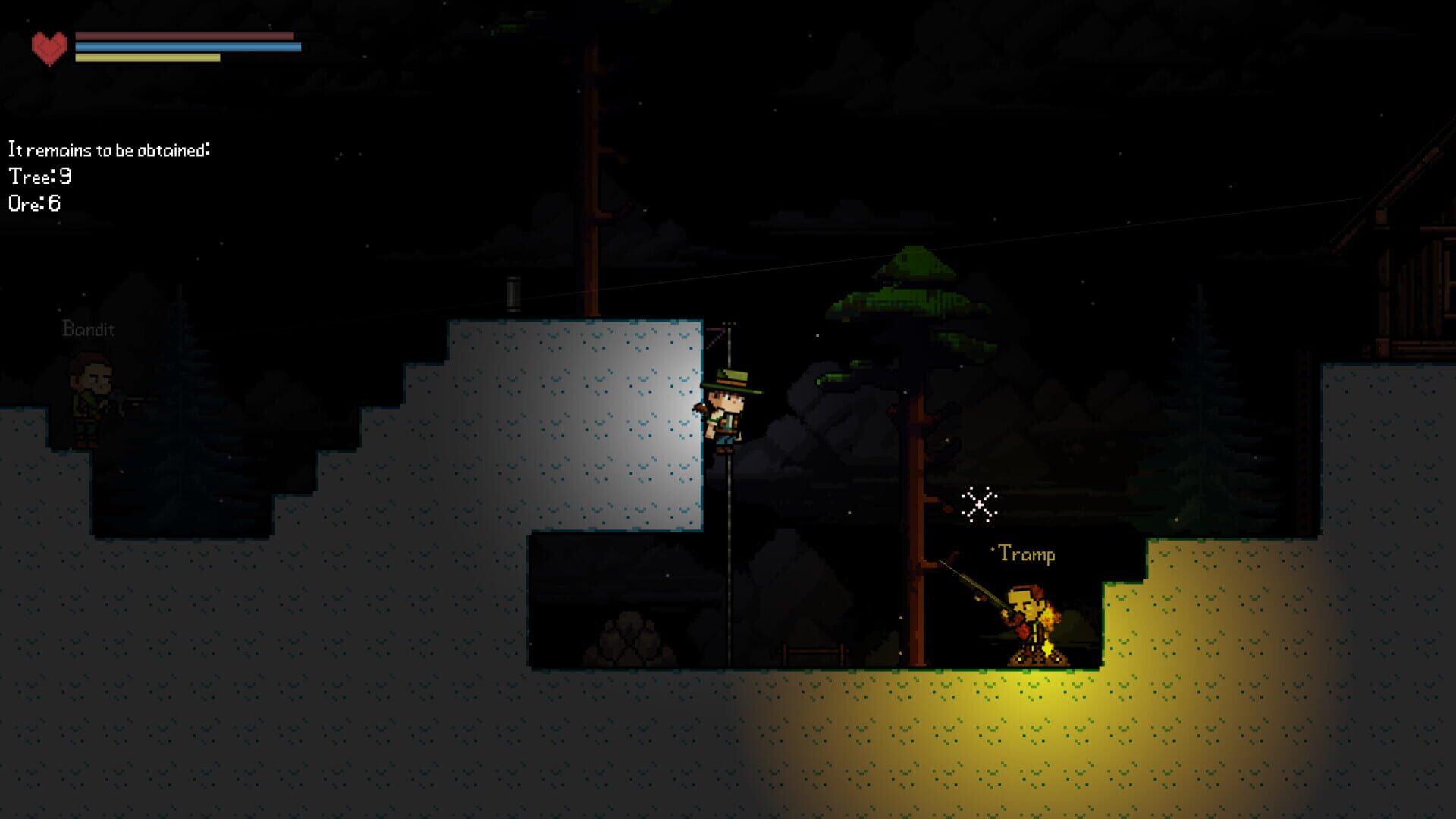Click the Tramp name label
Screen dimensions: 1456x819
pyautogui.click(x=1028, y=554)
